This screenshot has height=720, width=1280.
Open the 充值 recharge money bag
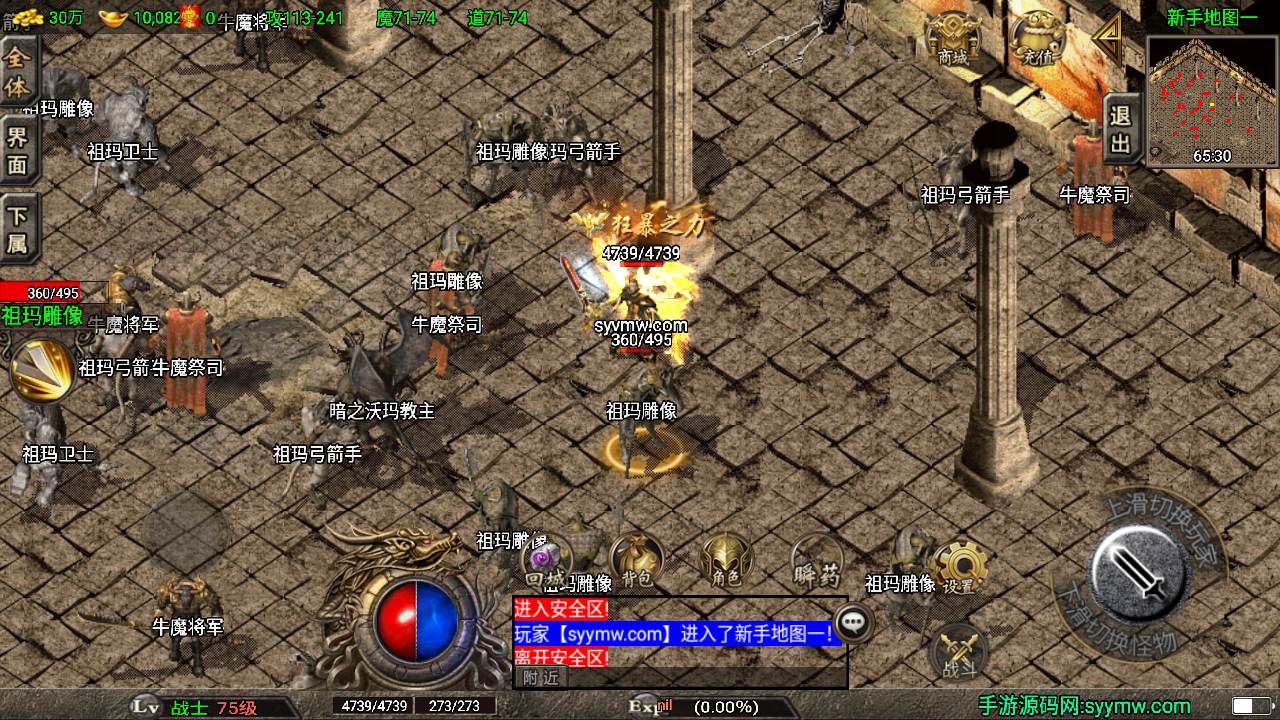tap(1037, 41)
